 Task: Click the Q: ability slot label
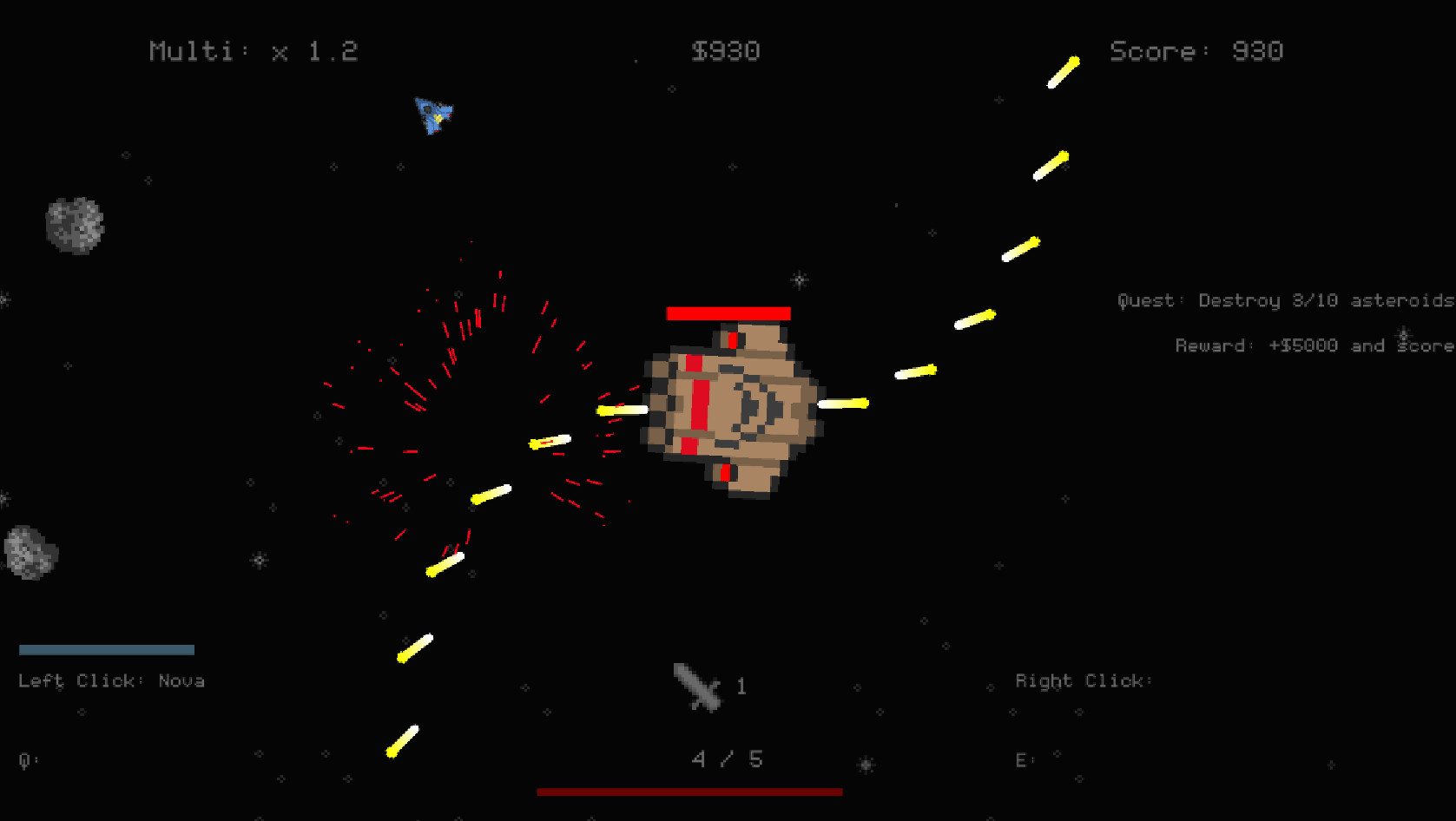(26, 759)
